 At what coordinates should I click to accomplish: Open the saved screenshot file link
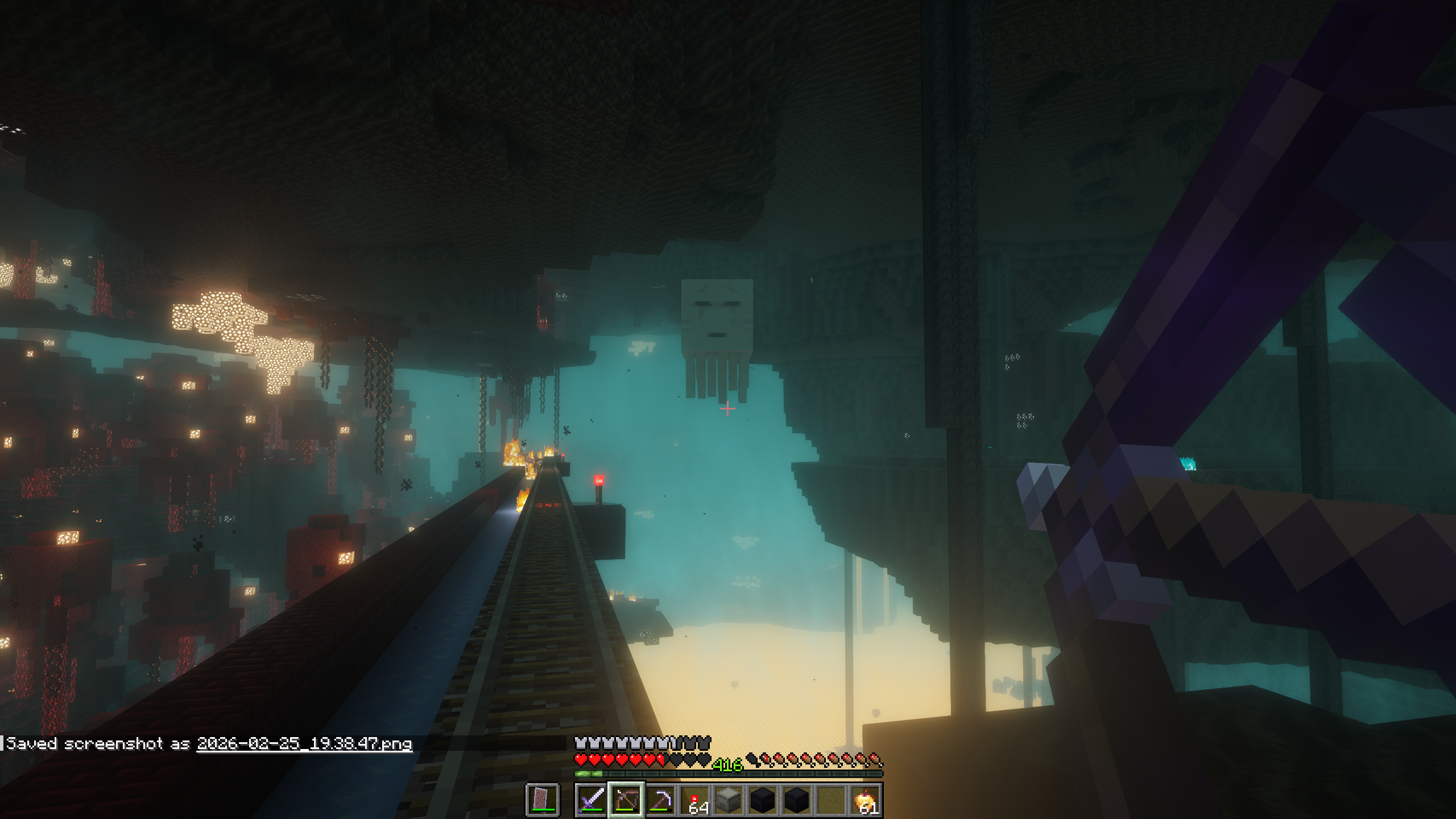tap(304, 744)
